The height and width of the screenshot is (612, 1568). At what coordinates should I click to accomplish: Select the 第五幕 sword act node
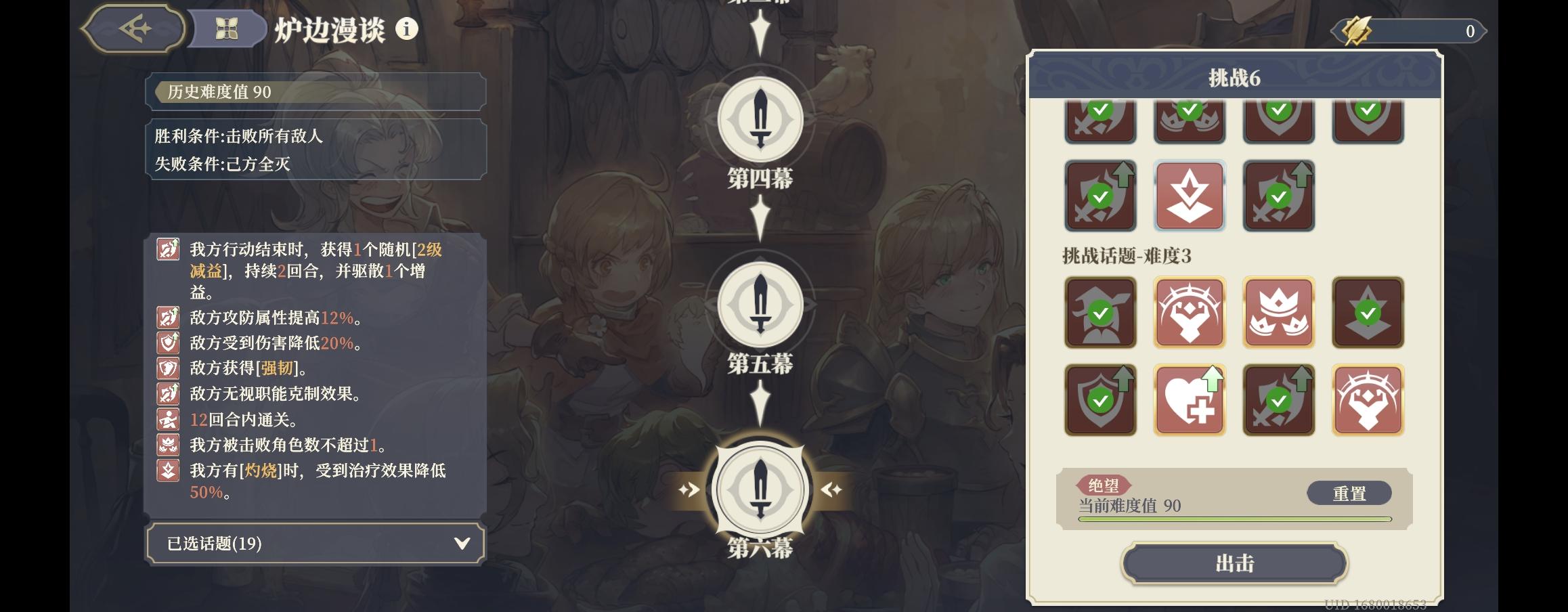pyautogui.click(x=762, y=306)
